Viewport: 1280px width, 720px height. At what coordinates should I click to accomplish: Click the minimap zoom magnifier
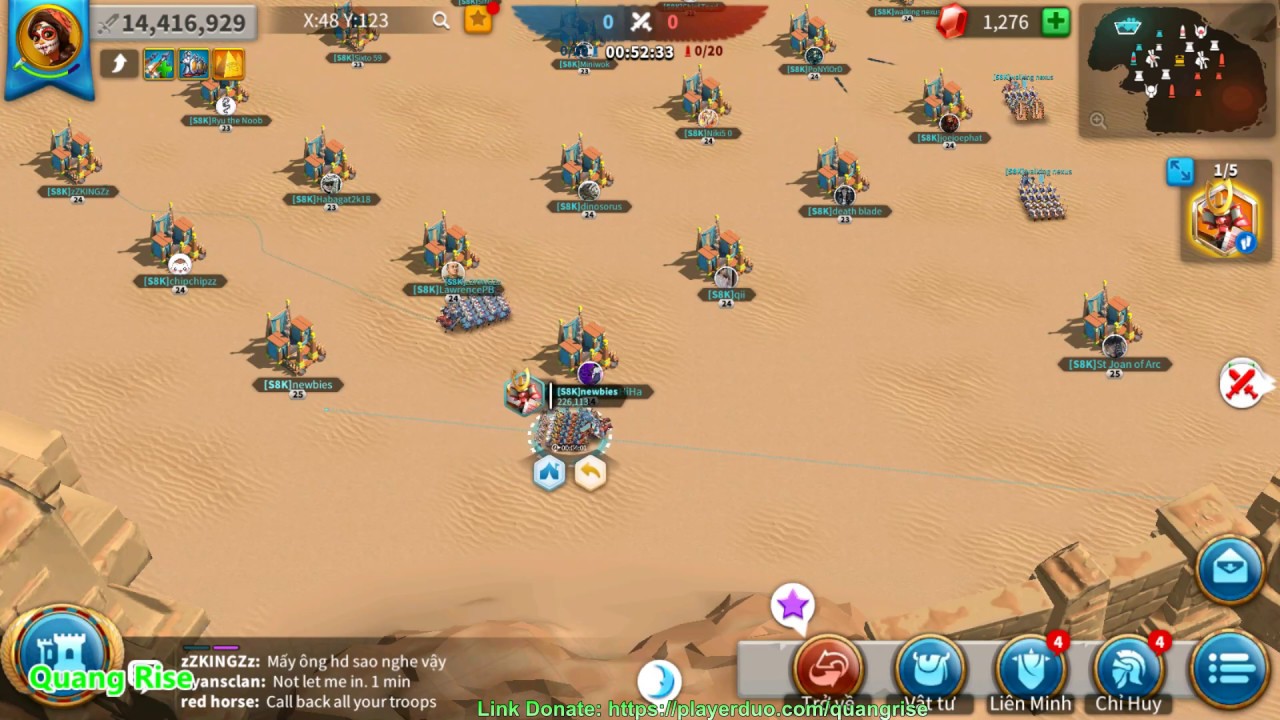(x=1098, y=121)
